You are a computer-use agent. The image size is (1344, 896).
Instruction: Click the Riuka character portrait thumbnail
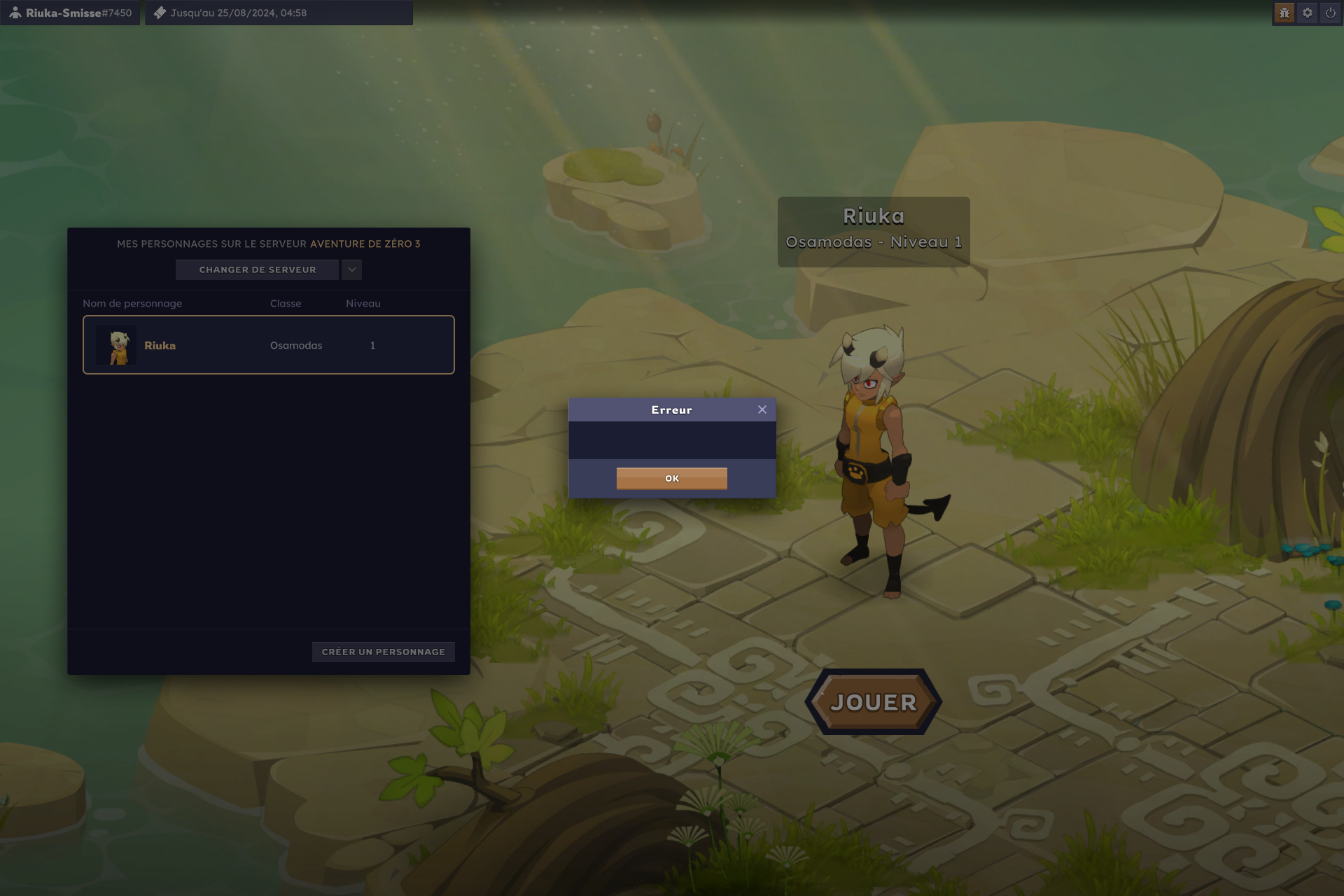point(117,344)
